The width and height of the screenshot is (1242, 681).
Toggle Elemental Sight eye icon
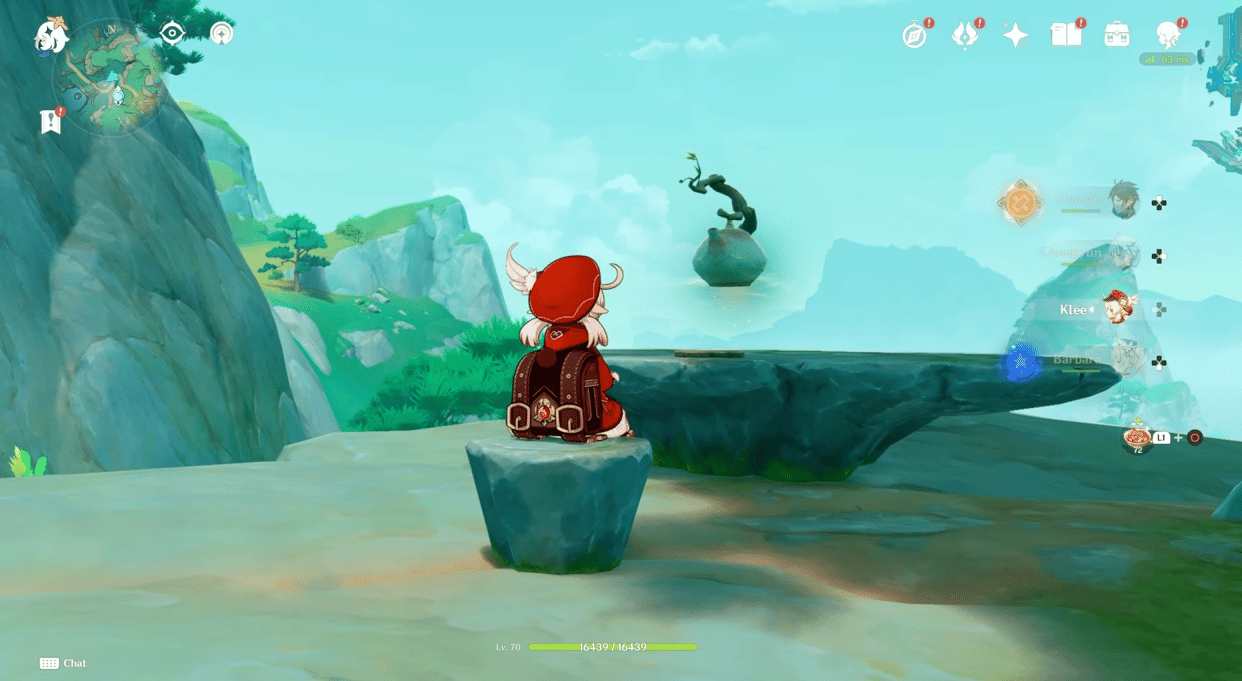point(172,33)
